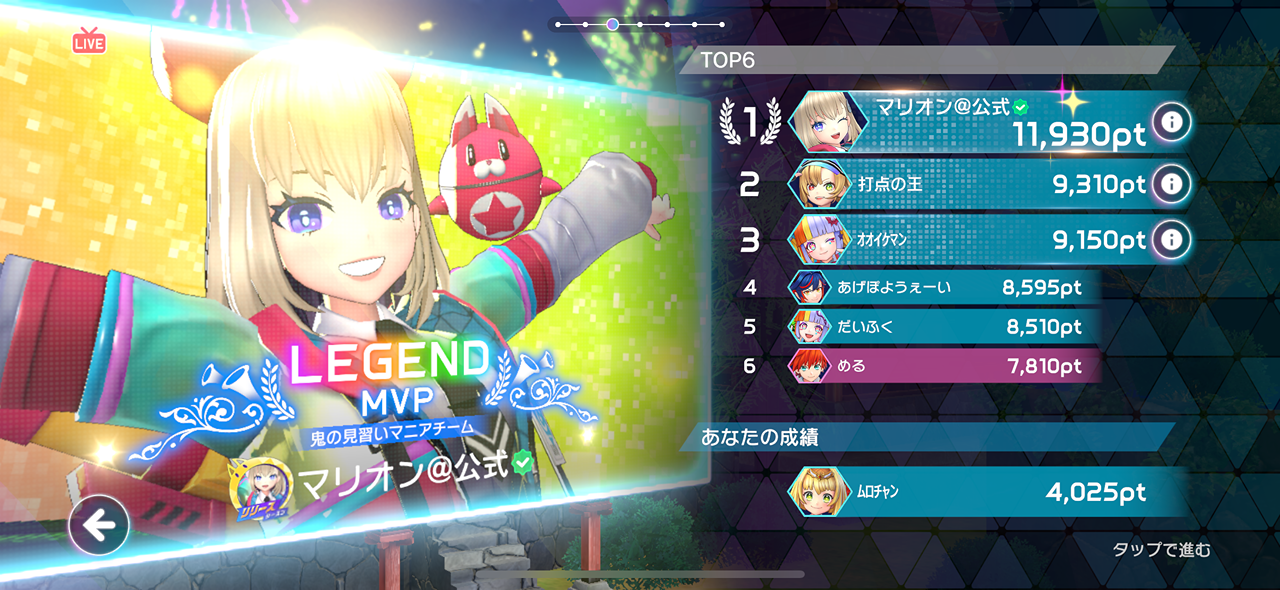View info for third-place オオイクマン
The height and width of the screenshot is (590, 1280).
[x=1170, y=240]
